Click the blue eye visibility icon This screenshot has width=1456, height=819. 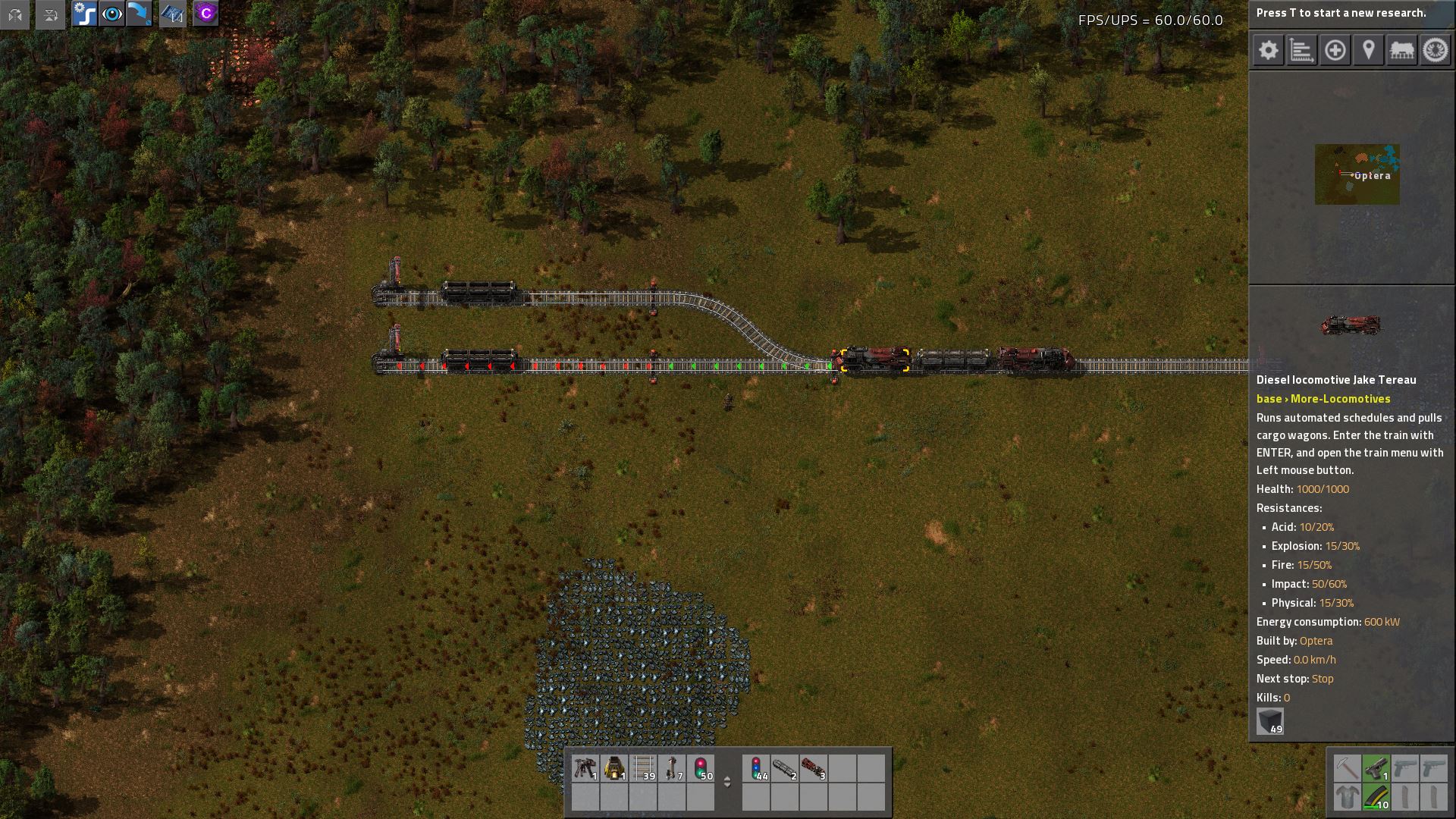(x=111, y=14)
